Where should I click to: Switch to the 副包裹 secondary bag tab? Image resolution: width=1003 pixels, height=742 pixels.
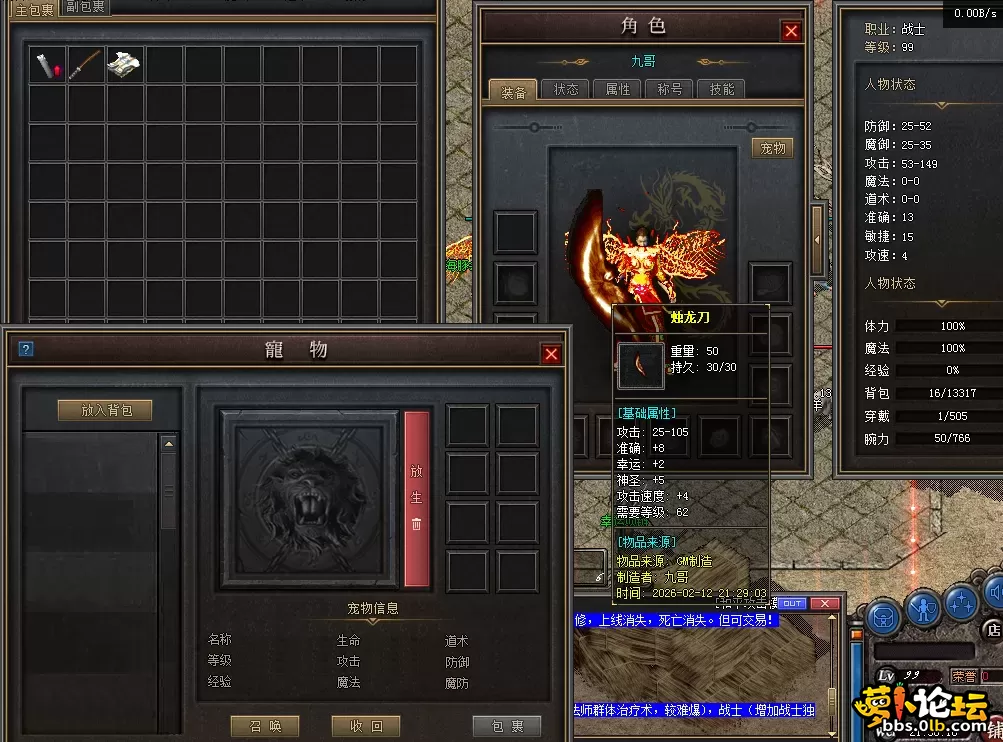click(x=86, y=7)
